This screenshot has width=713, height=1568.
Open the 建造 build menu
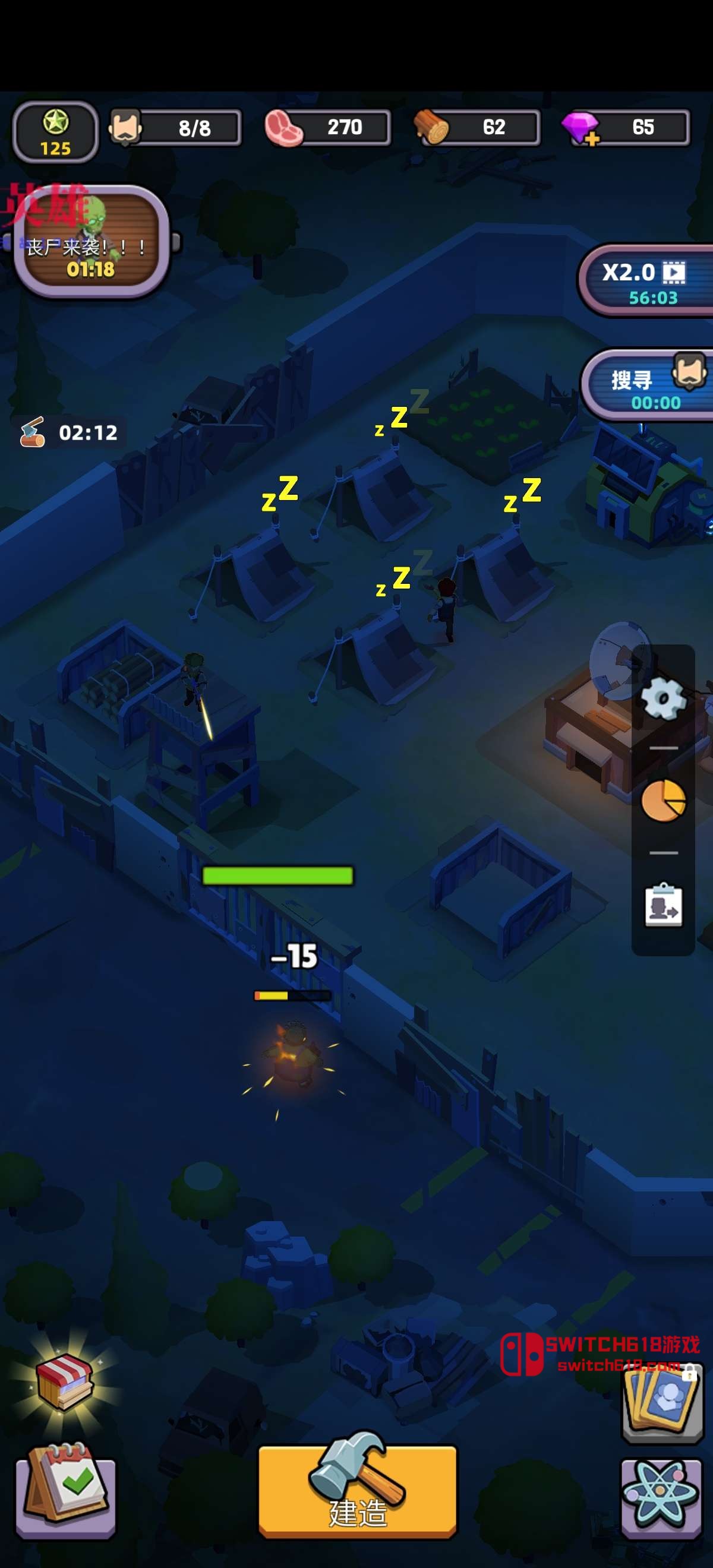(x=358, y=1488)
